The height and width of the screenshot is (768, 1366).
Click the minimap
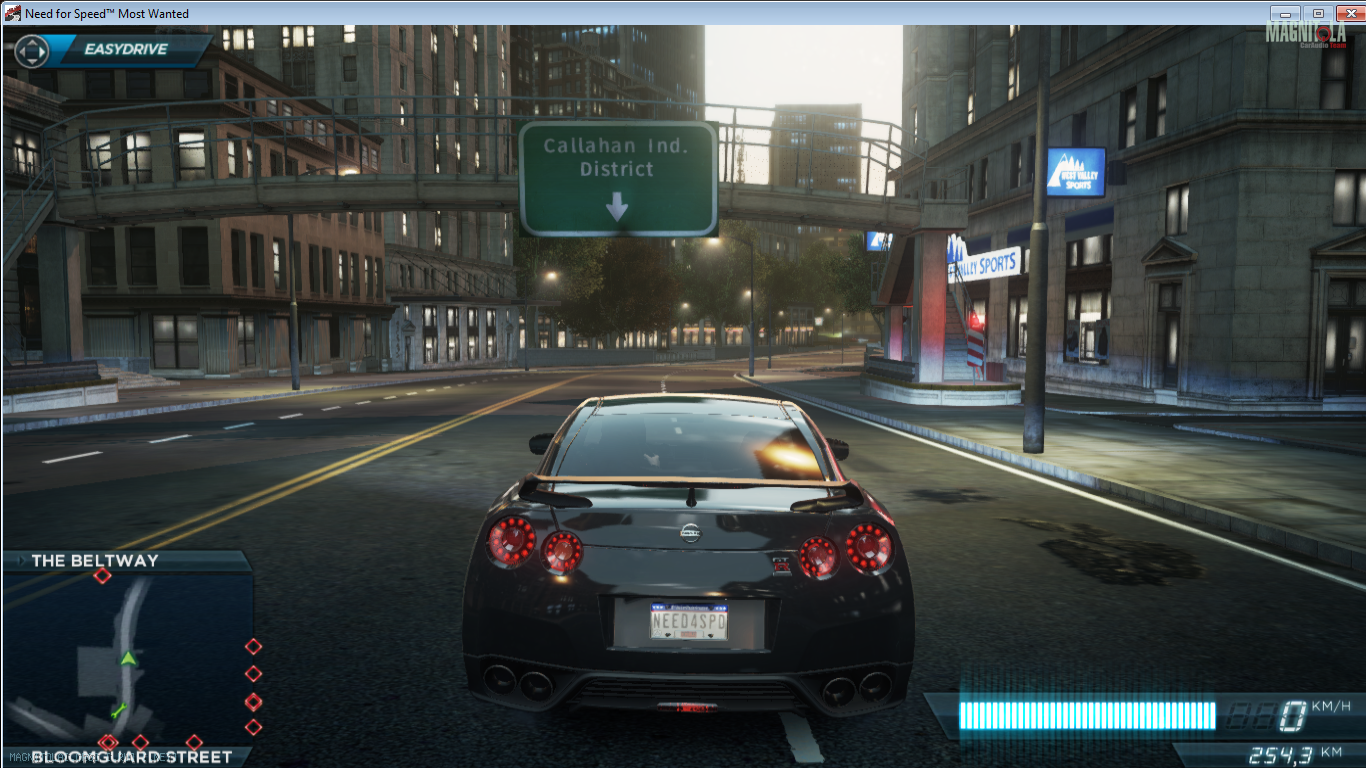click(x=127, y=657)
